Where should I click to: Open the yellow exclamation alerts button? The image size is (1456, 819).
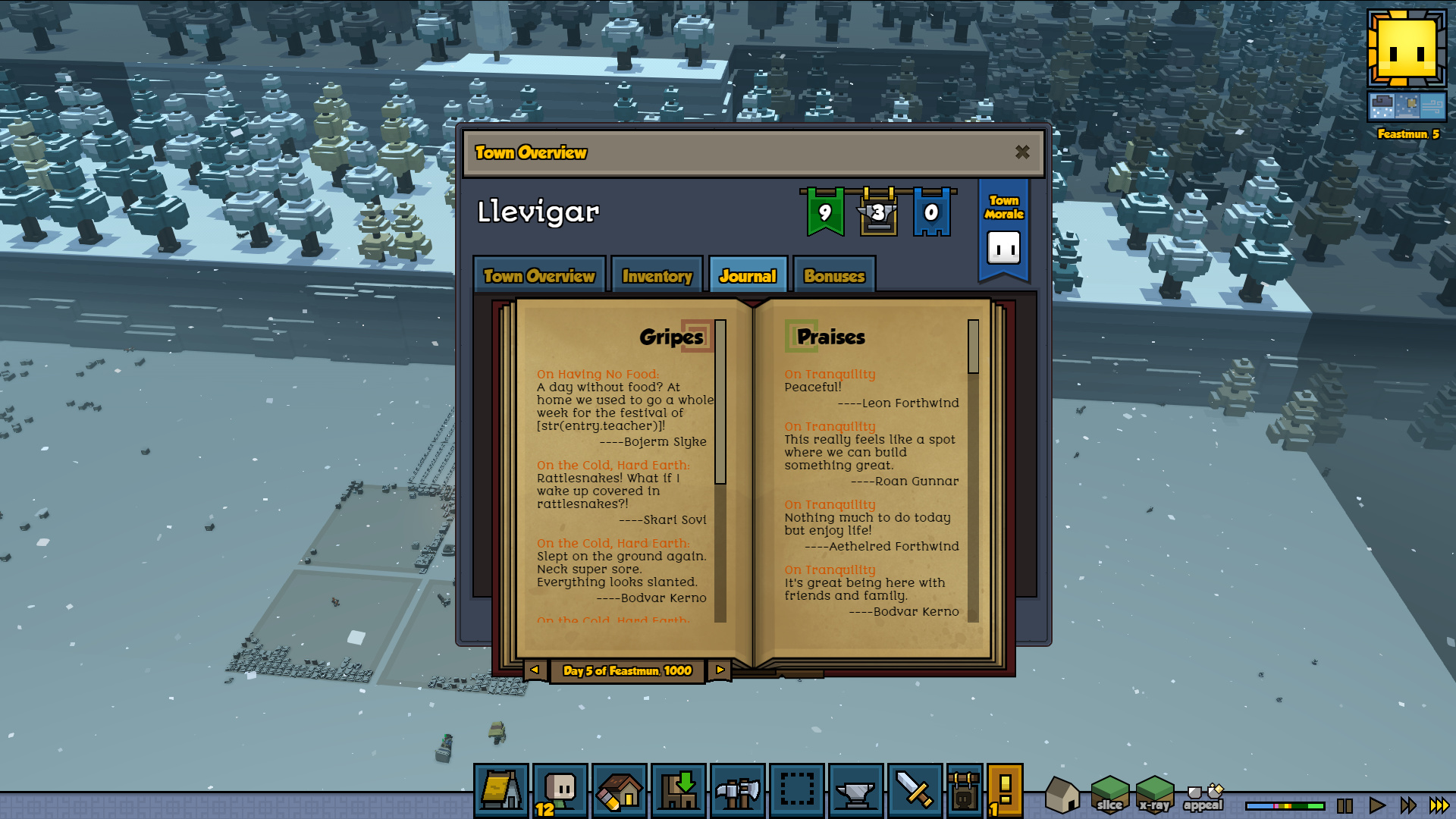pos(1006,791)
